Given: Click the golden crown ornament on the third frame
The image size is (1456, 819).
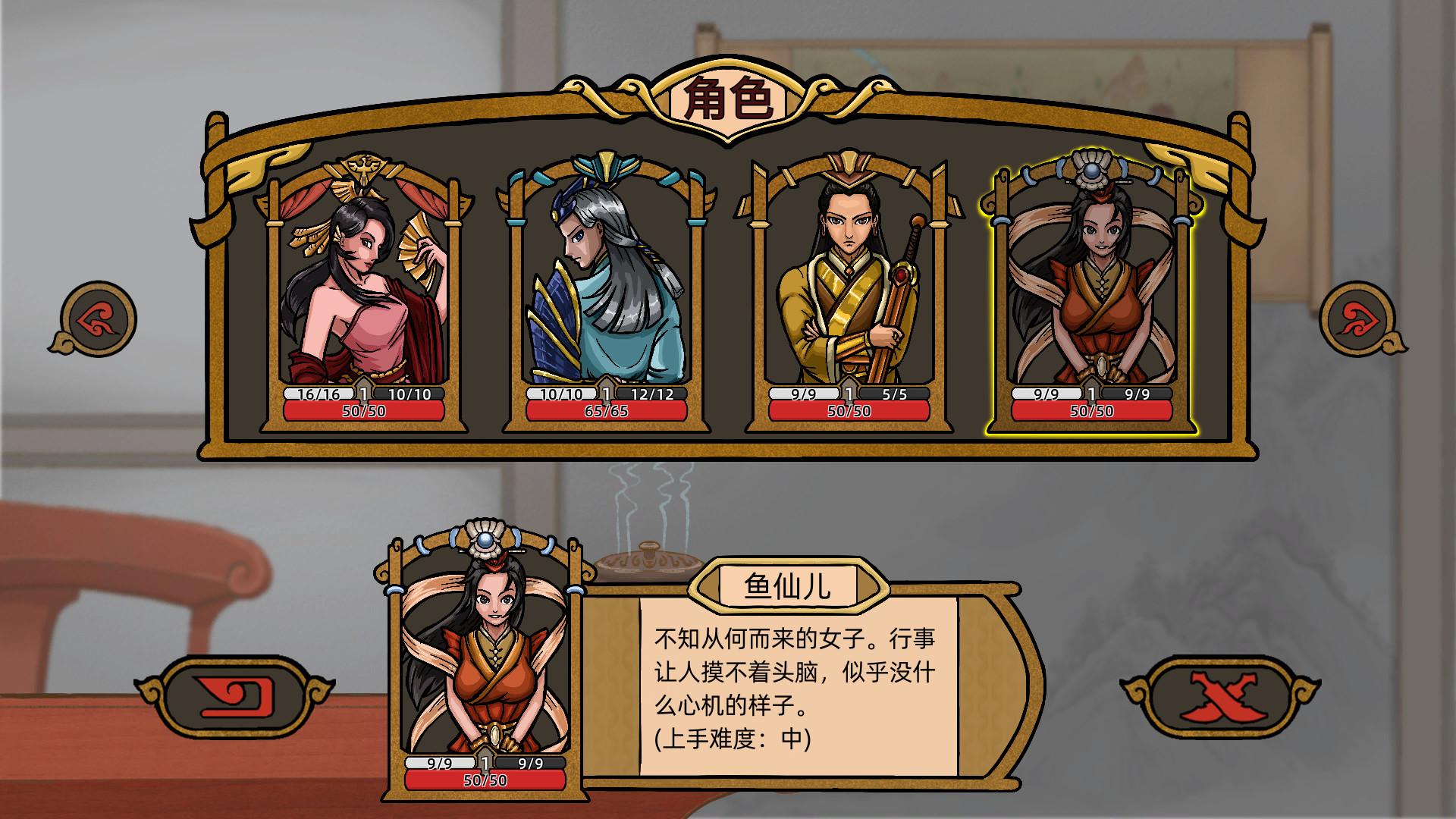Looking at the screenshot, I should coord(849,162).
